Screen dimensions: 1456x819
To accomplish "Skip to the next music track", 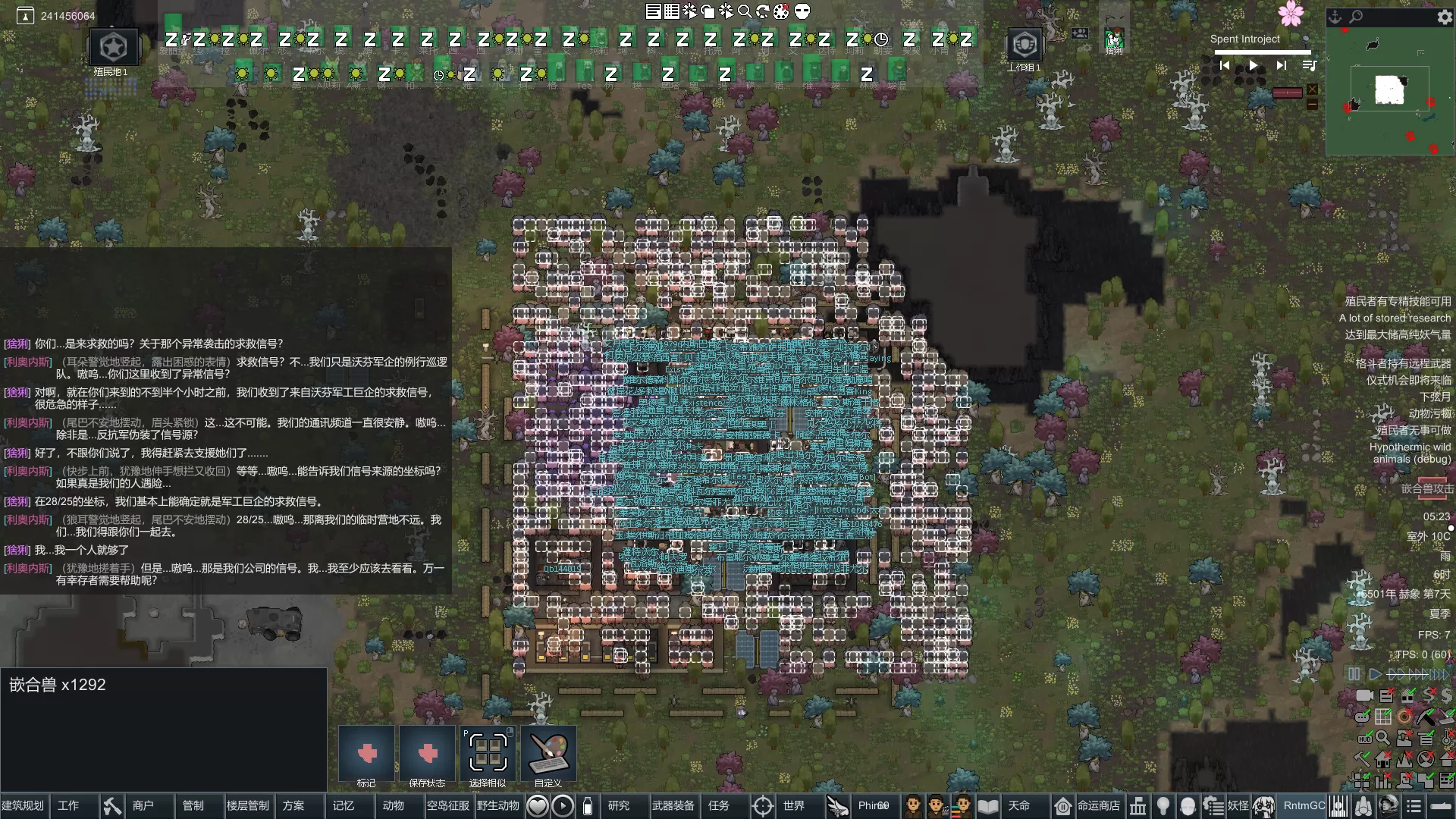I will [1281, 66].
